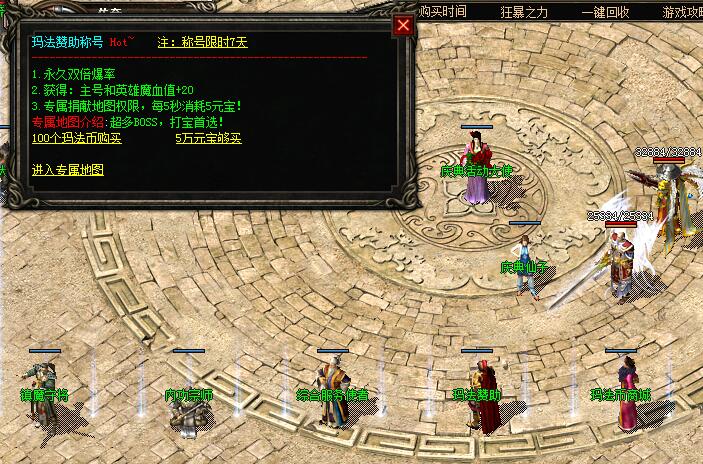Choose the 100个玛法币购买 option

76,138
